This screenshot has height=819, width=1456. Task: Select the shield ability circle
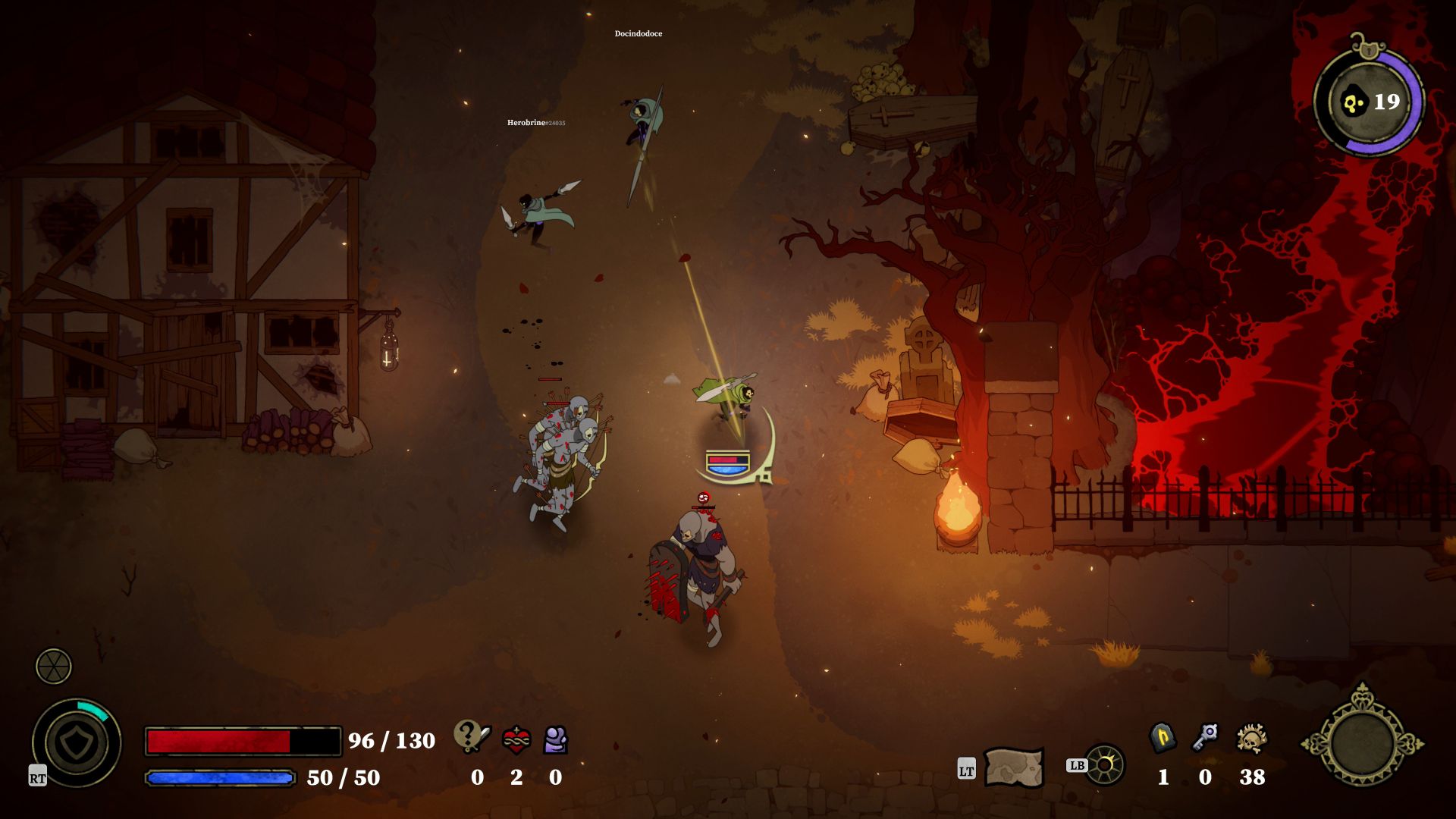(x=76, y=743)
